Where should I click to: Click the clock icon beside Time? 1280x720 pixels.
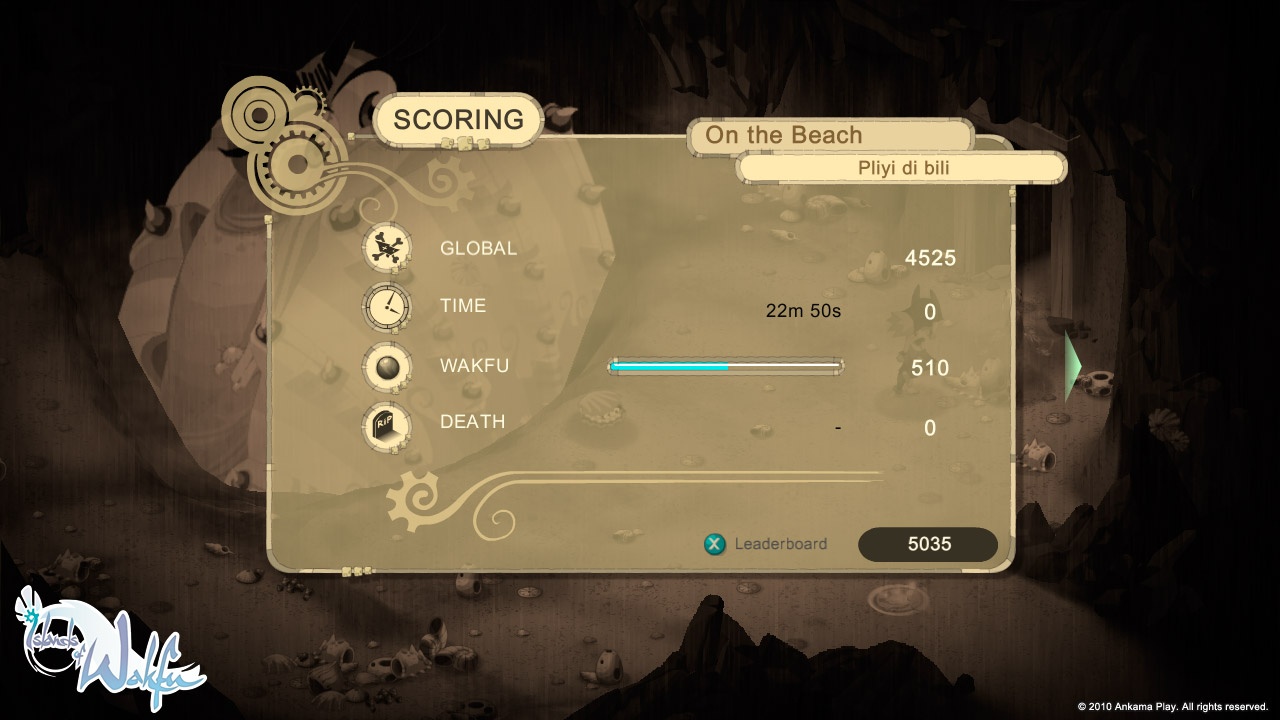(389, 306)
